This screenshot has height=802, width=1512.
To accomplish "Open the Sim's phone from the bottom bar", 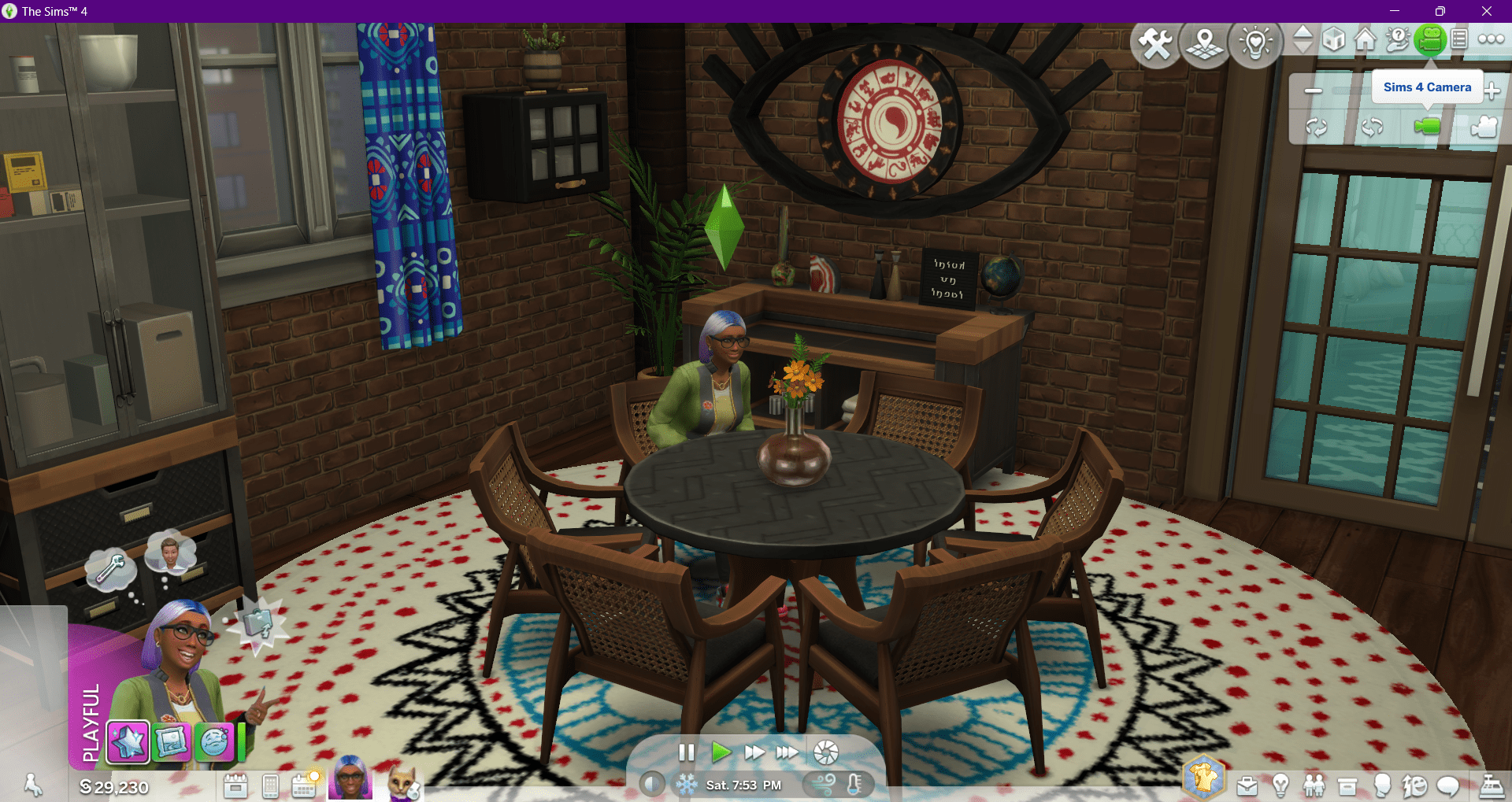I will (x=270, y=785).
